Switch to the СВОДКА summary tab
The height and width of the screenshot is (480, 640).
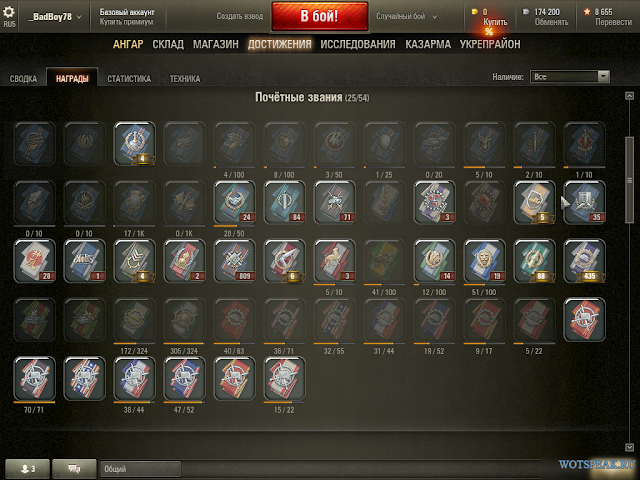pos(23,79)
